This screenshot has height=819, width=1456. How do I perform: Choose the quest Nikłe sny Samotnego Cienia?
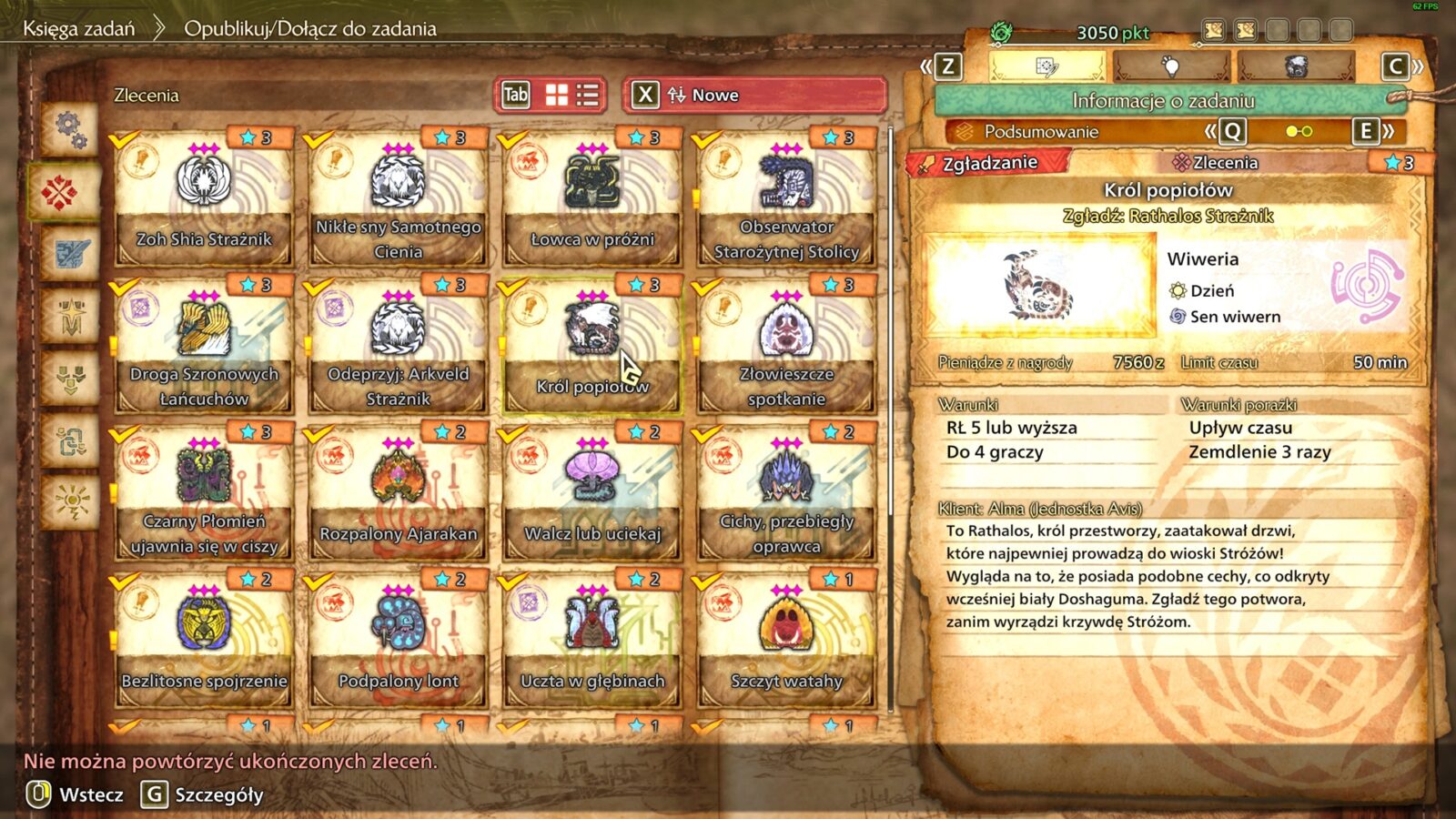click(398, 200)
